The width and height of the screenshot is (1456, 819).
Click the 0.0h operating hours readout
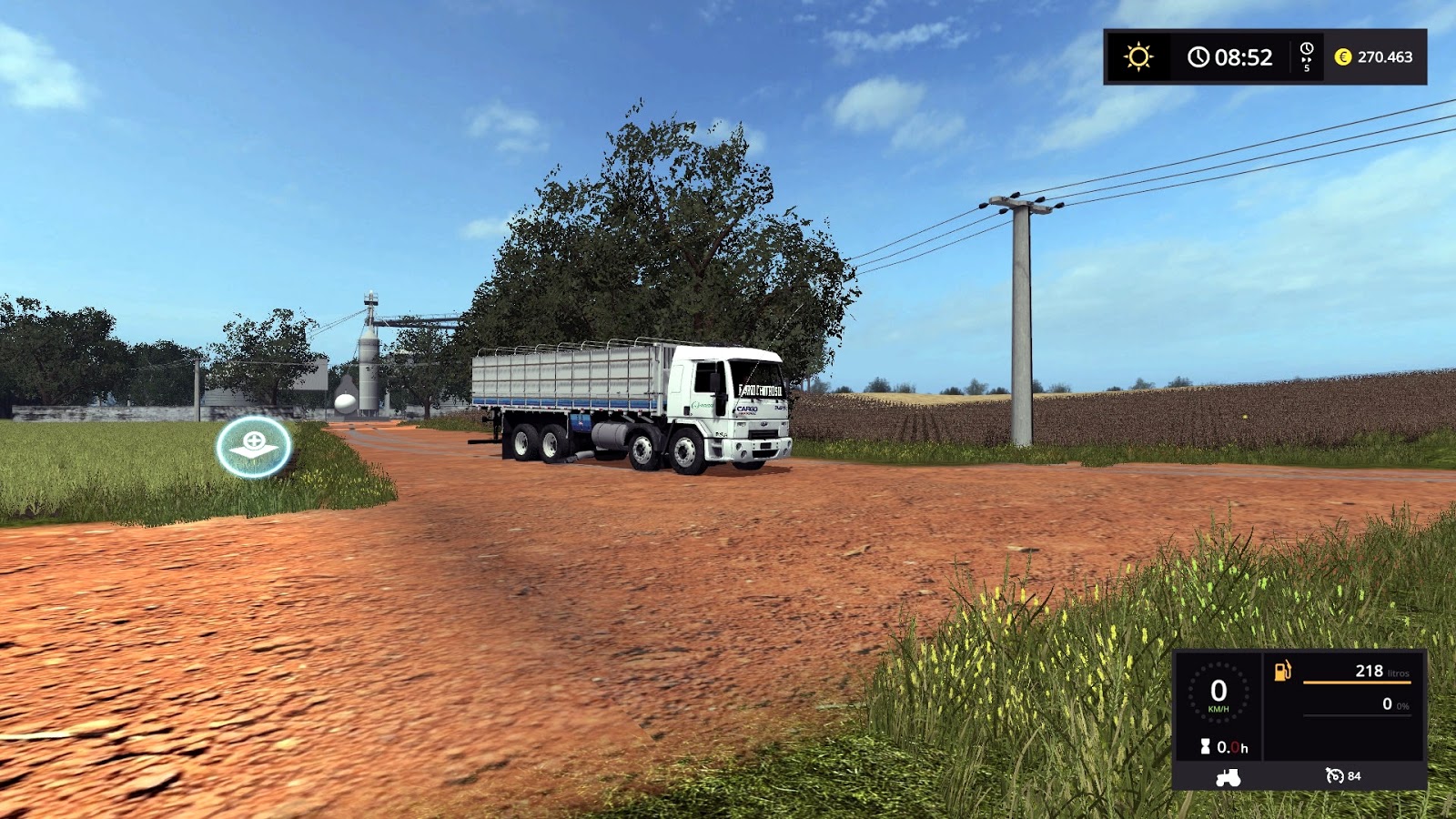(x=1231, y=746)
